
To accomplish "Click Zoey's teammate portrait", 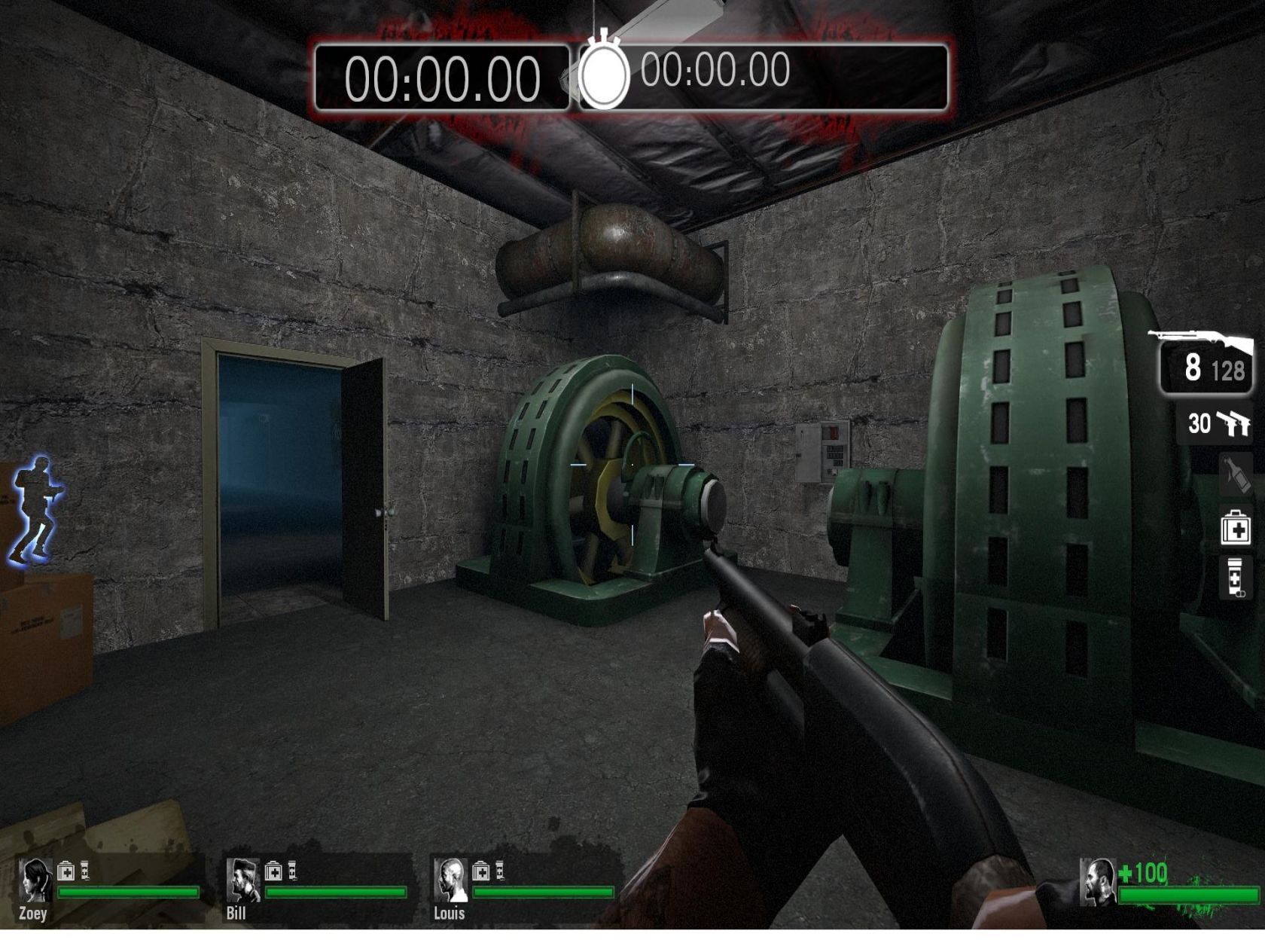I will [35, 880].
